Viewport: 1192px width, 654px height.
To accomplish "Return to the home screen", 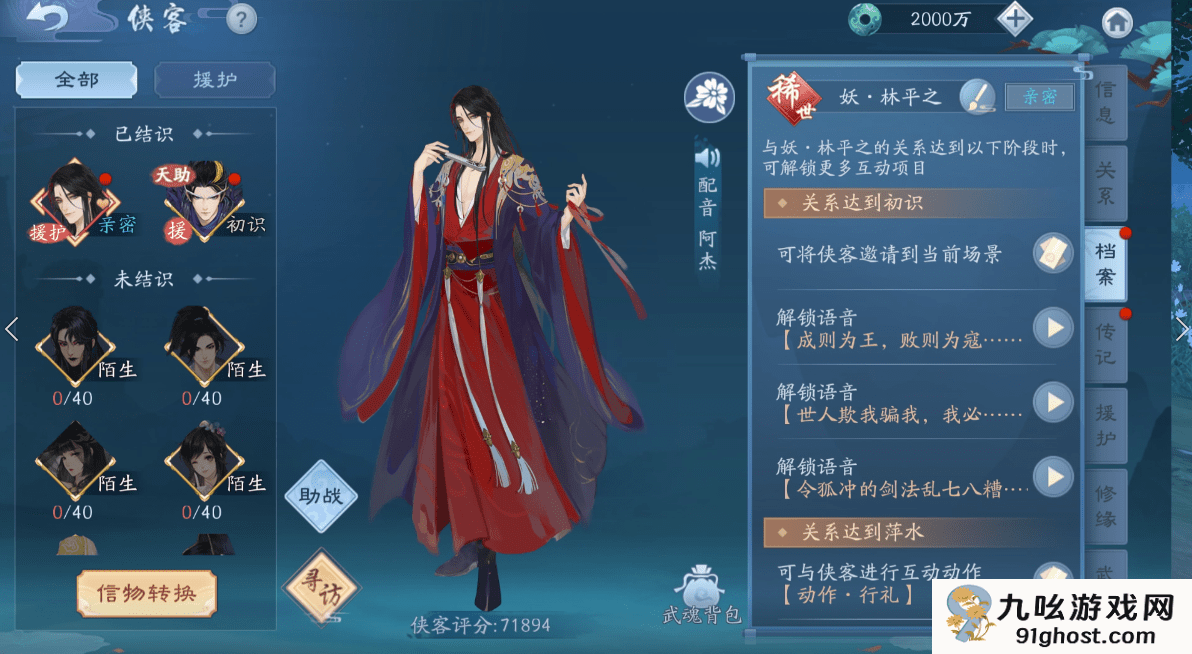I will click(x=1116, y=22).
